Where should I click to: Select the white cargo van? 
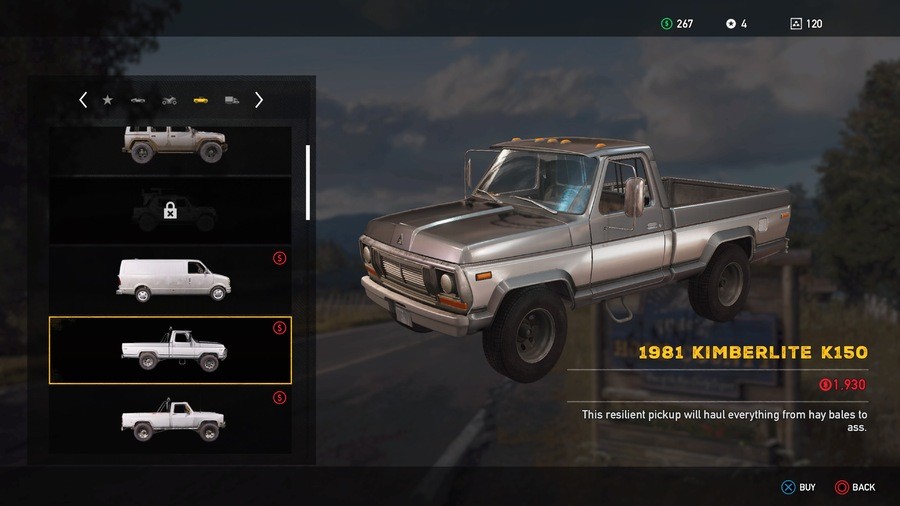[x=171, y=279]
